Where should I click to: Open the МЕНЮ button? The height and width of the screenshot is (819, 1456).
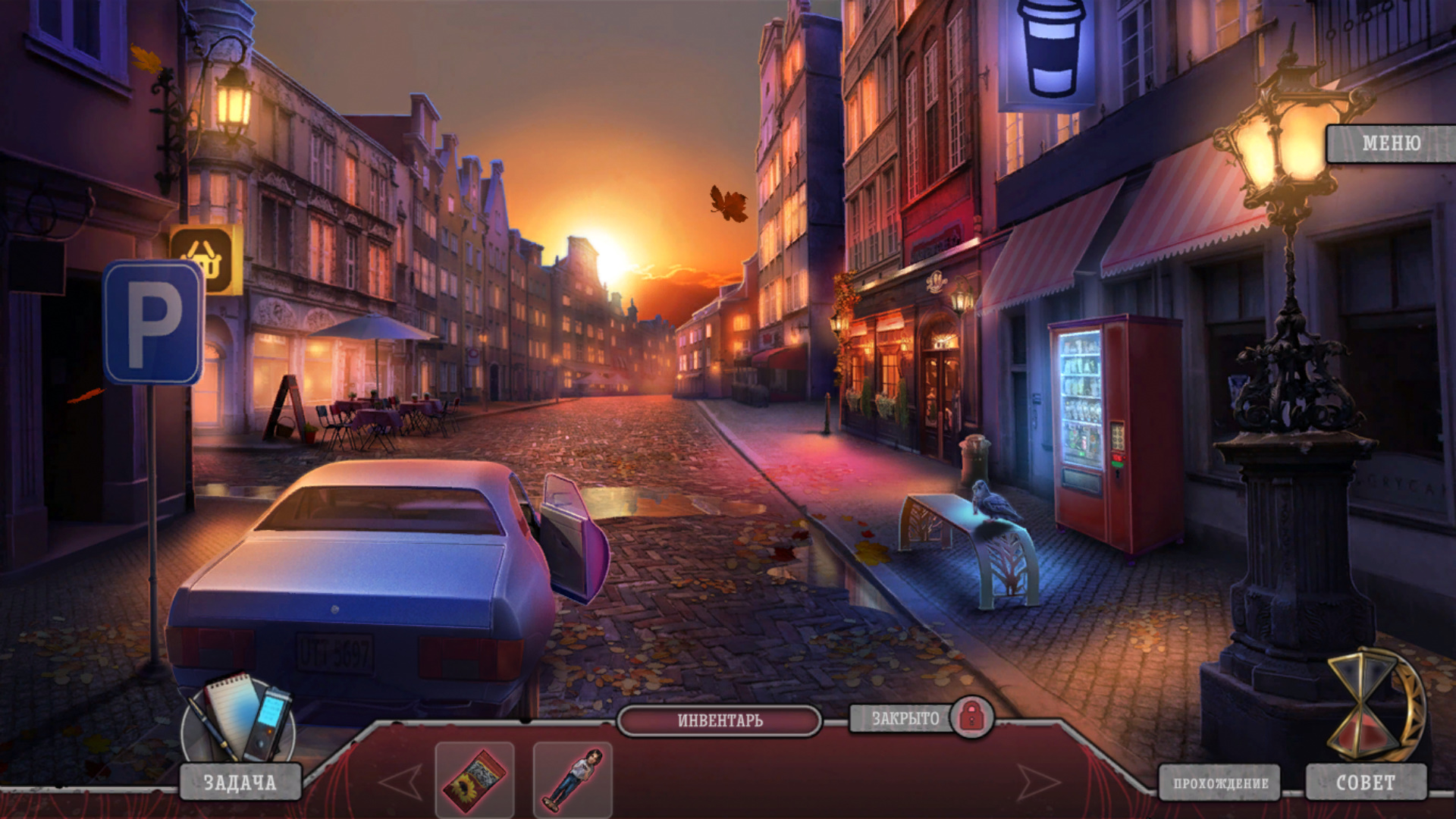coord(1390,143)
